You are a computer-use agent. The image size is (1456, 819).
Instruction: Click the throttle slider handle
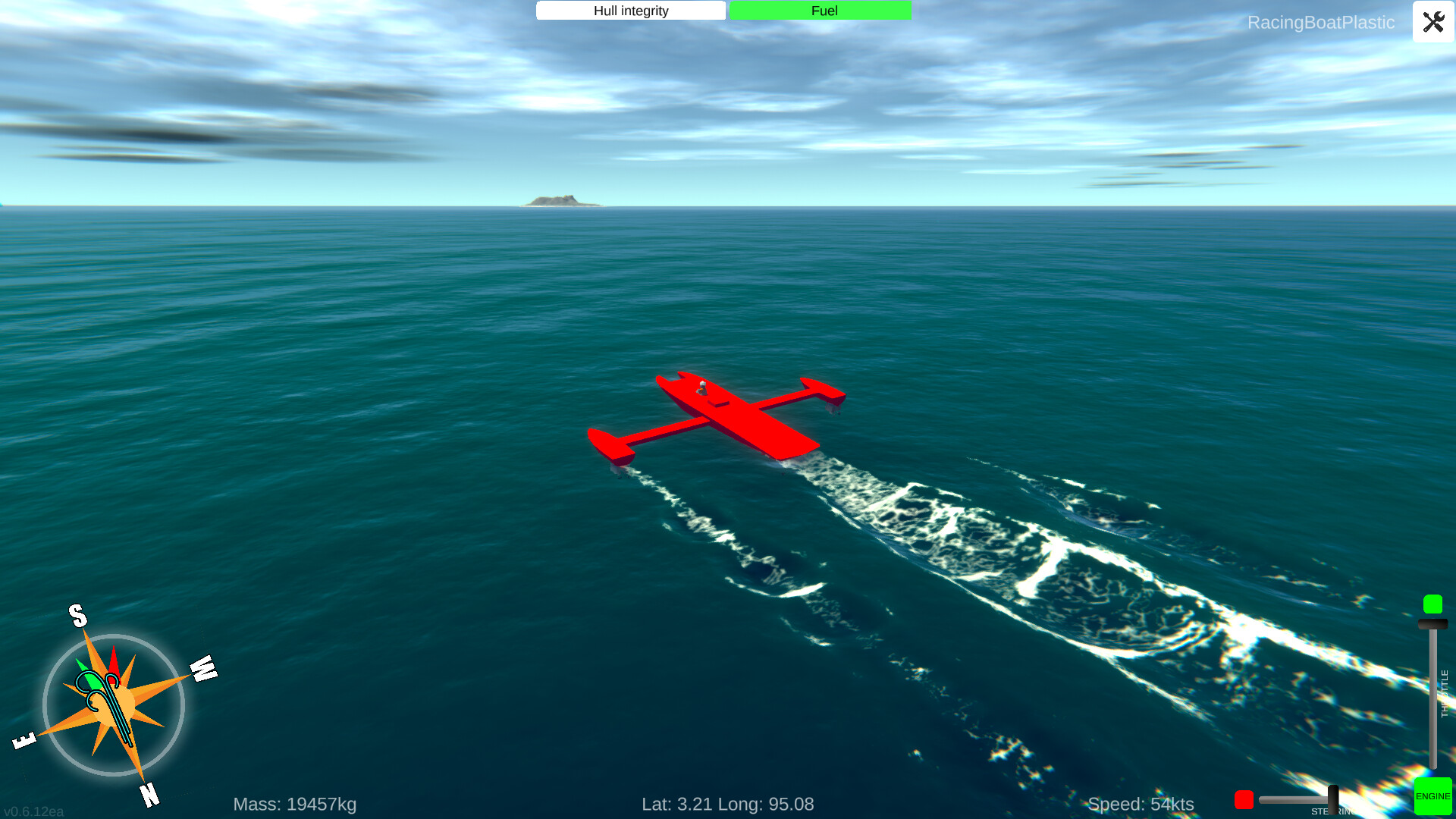(x=1432, y=624)
